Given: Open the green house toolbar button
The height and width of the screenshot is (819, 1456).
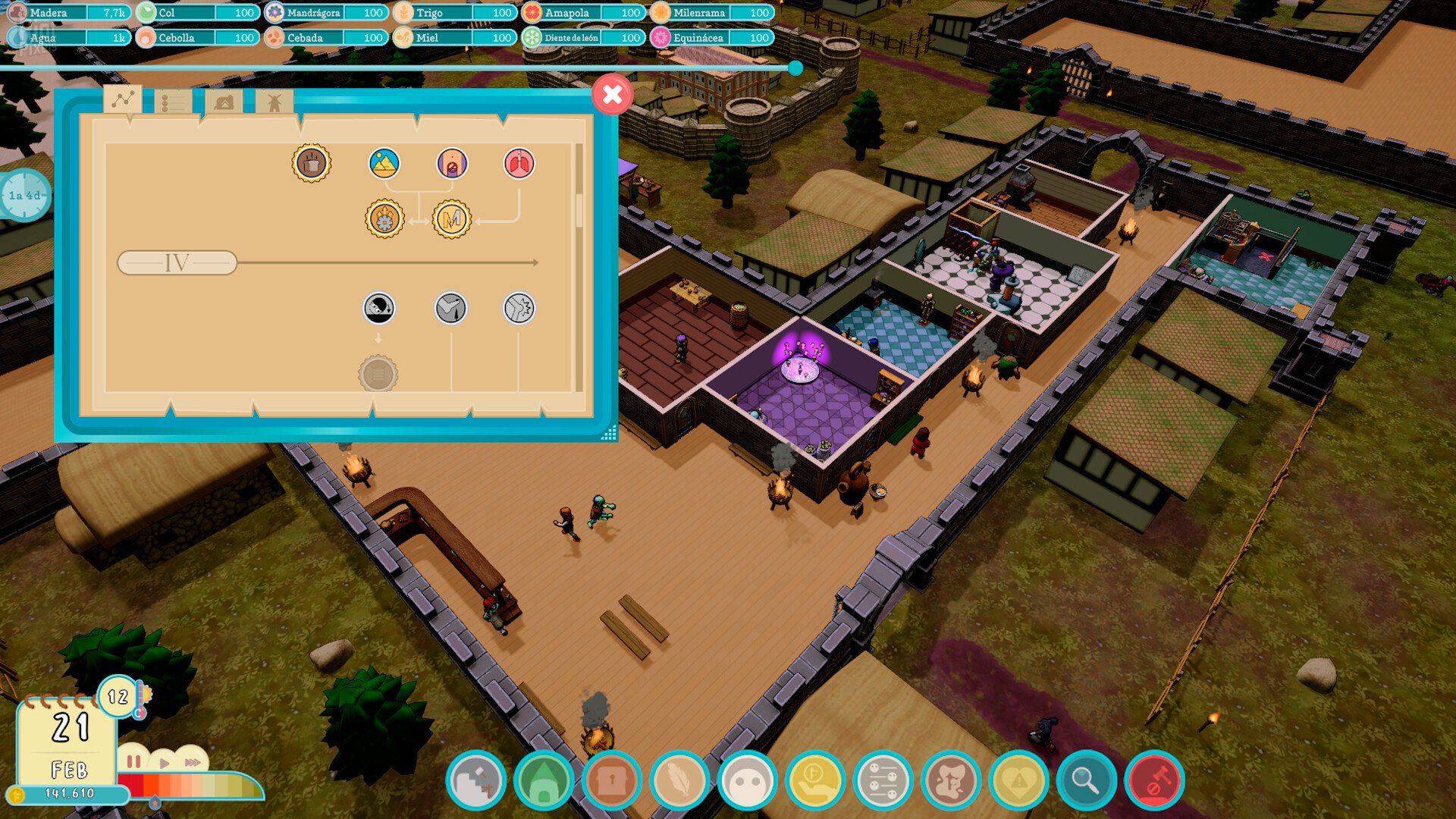Looking at the screenshot, I should pos(544,780).
